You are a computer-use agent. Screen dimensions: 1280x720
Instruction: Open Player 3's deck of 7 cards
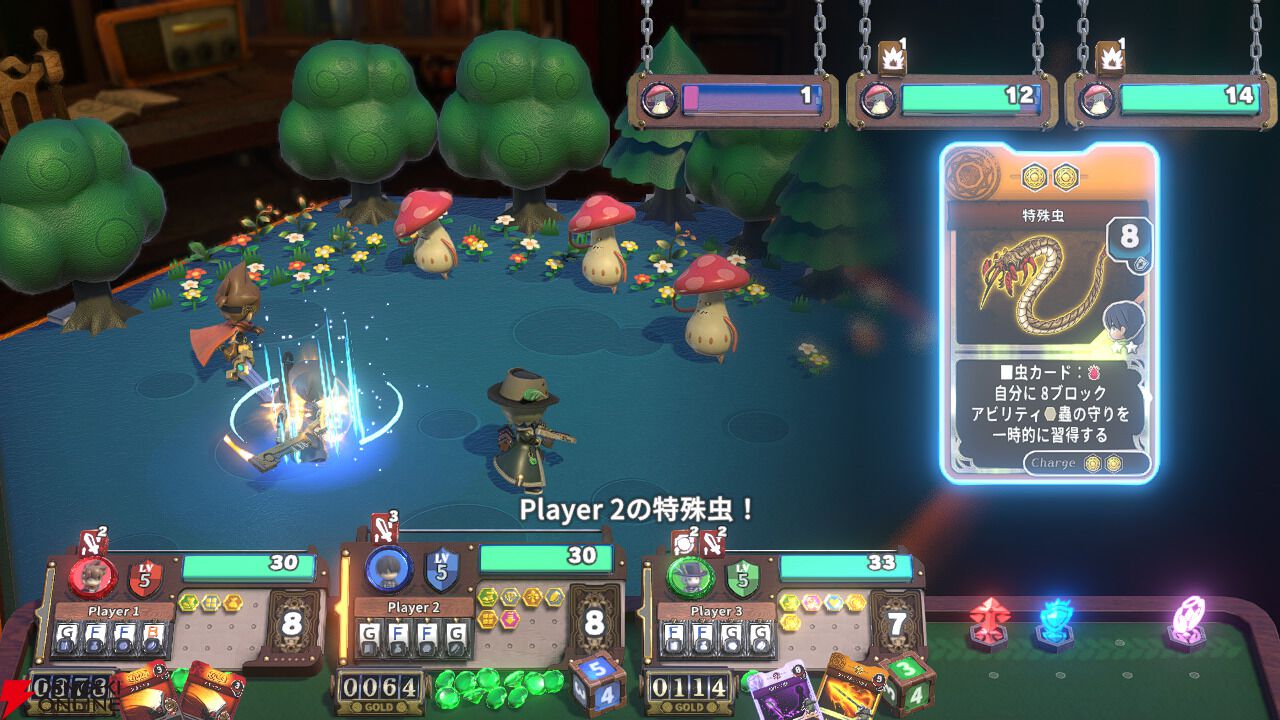coord(897,626)
